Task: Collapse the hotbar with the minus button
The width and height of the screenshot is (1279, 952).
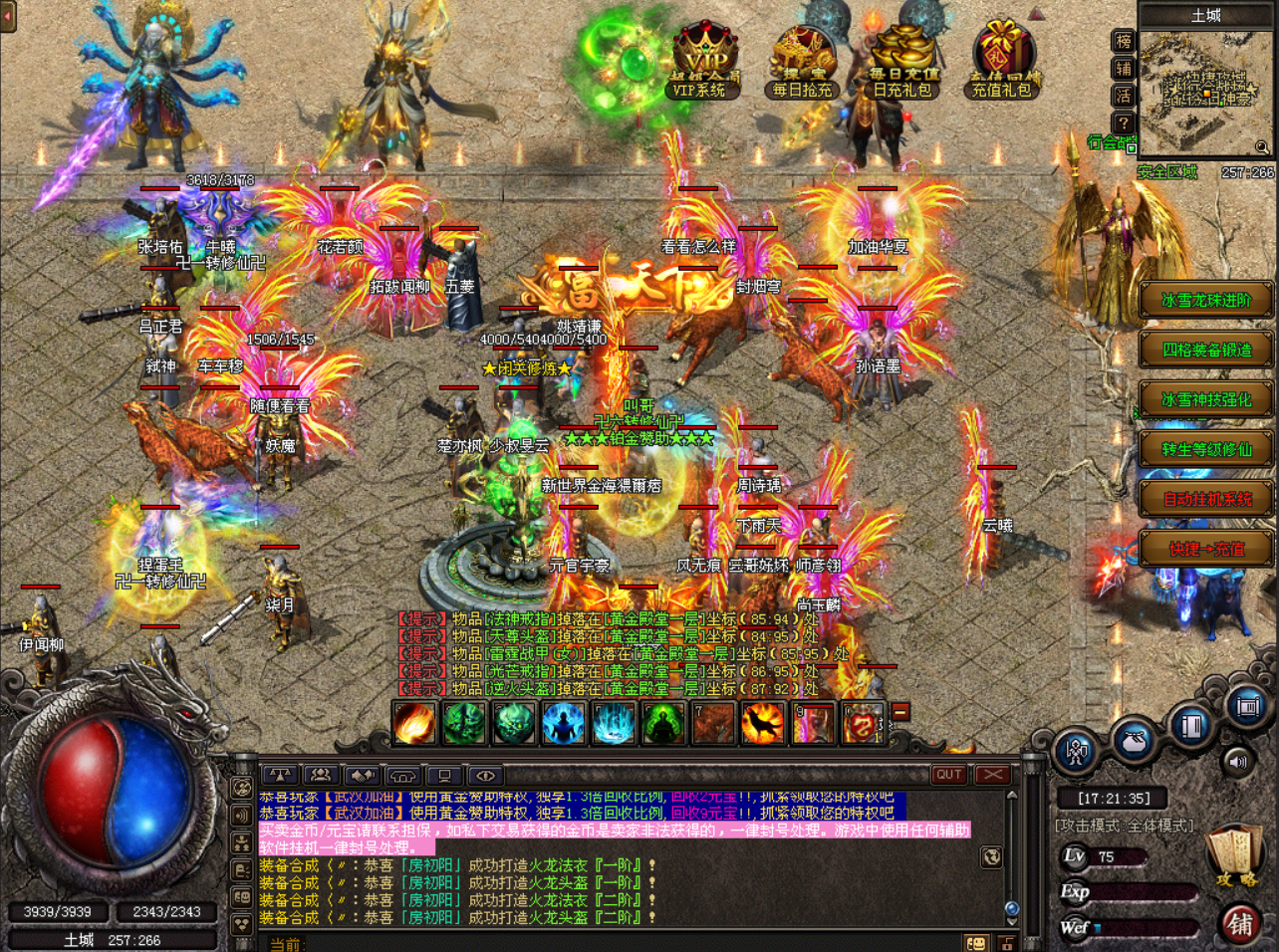Action: pos(900,712)
